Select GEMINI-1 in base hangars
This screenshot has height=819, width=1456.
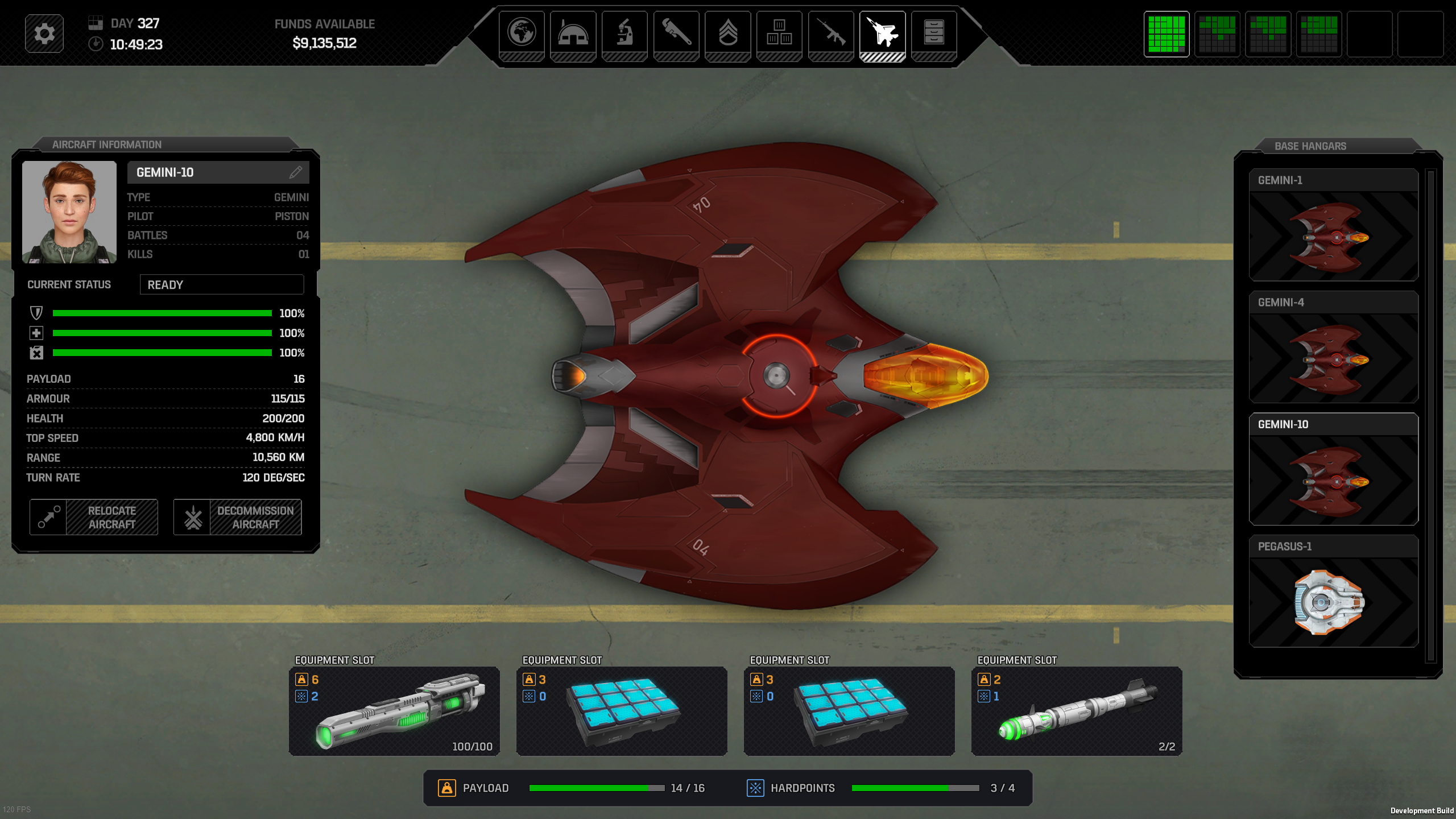click(1333, 225)
